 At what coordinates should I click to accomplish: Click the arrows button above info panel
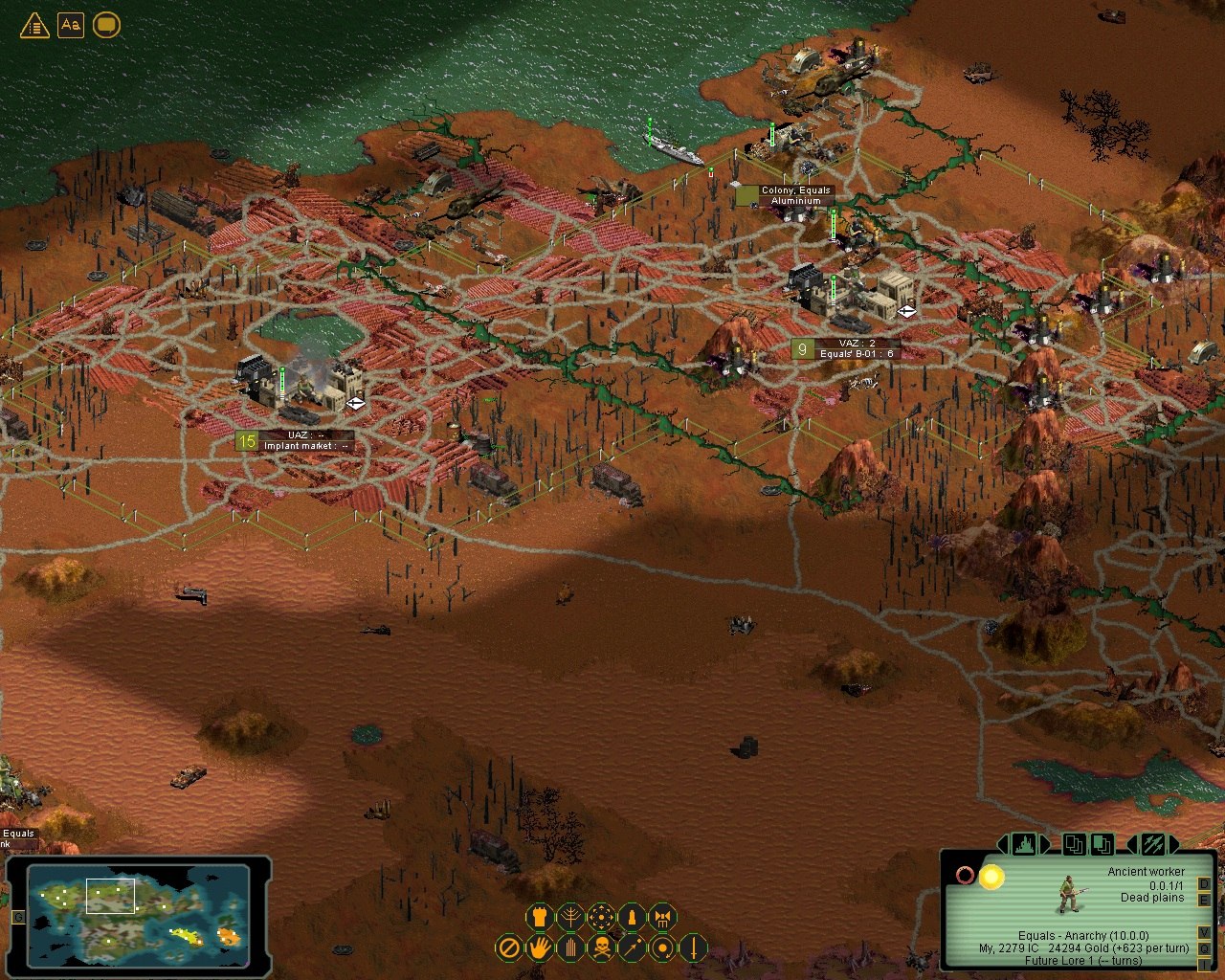coord(1153,845)
